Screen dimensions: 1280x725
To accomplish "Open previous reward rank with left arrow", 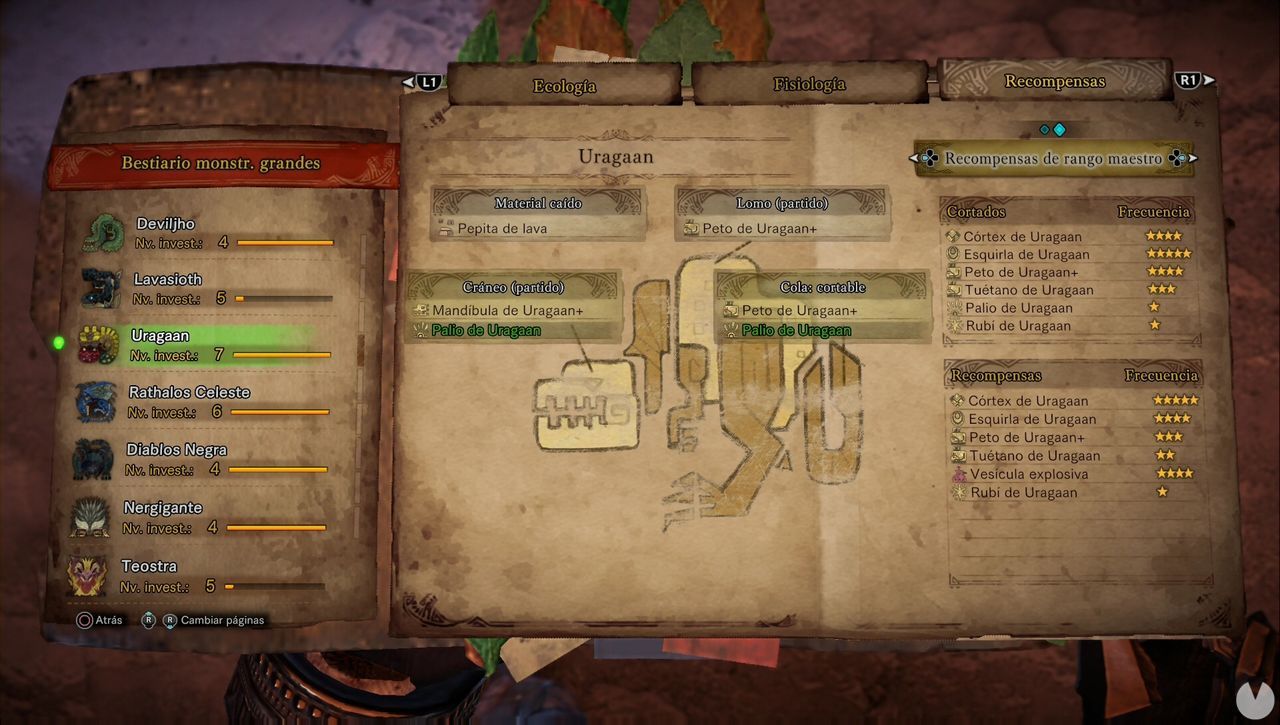I will [913, 158].
